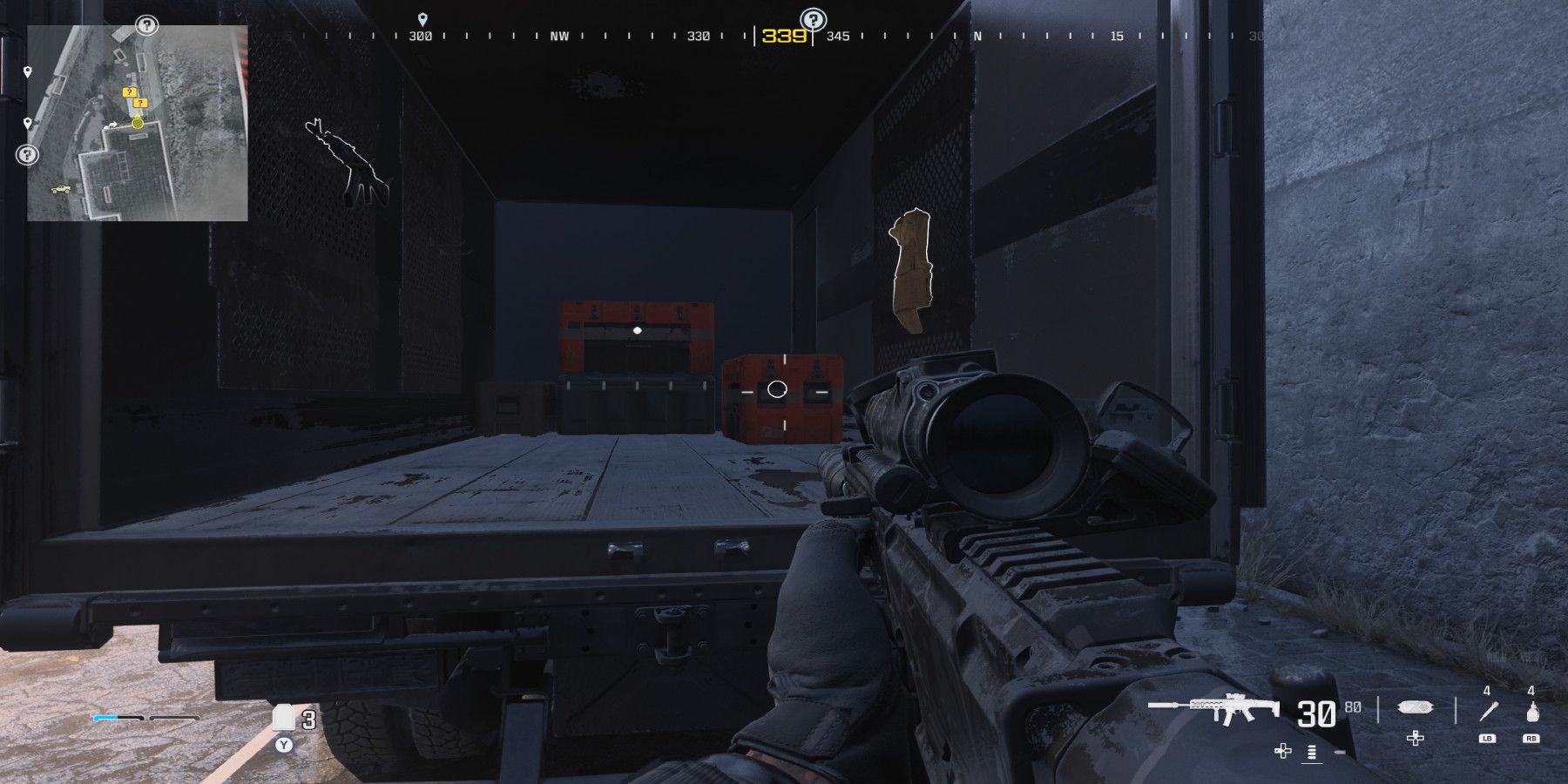Click the D-pad icon under the ammo counter
Image resolution: width=1568 pixels, height=784 pixels.
[1282, 753]
